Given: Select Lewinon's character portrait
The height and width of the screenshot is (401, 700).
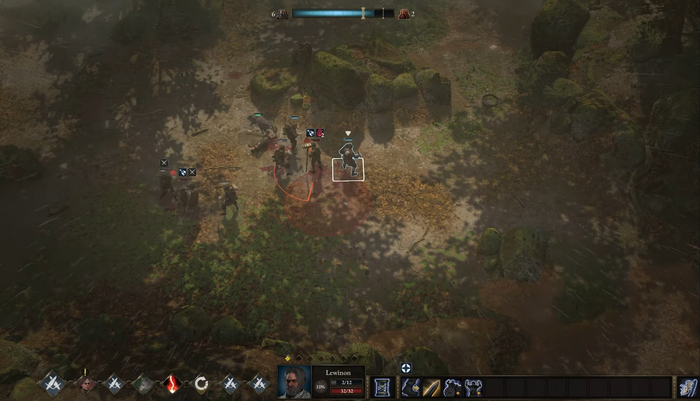Looking at the screenshot, I should 293,384.
